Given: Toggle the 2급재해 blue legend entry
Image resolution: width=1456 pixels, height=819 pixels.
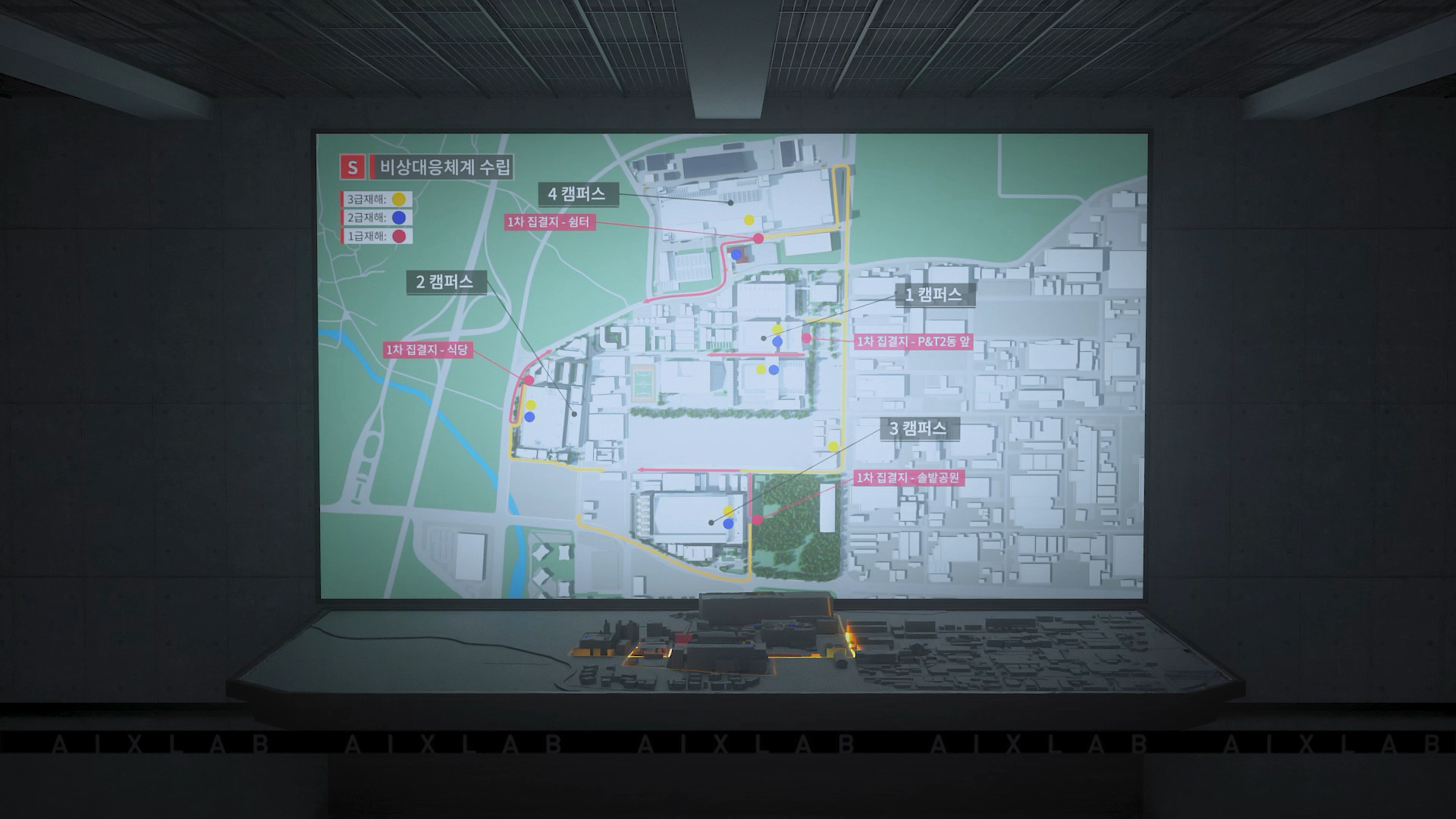Looking at the screenshot, I should pyautogui.click(x=376, y=218).
